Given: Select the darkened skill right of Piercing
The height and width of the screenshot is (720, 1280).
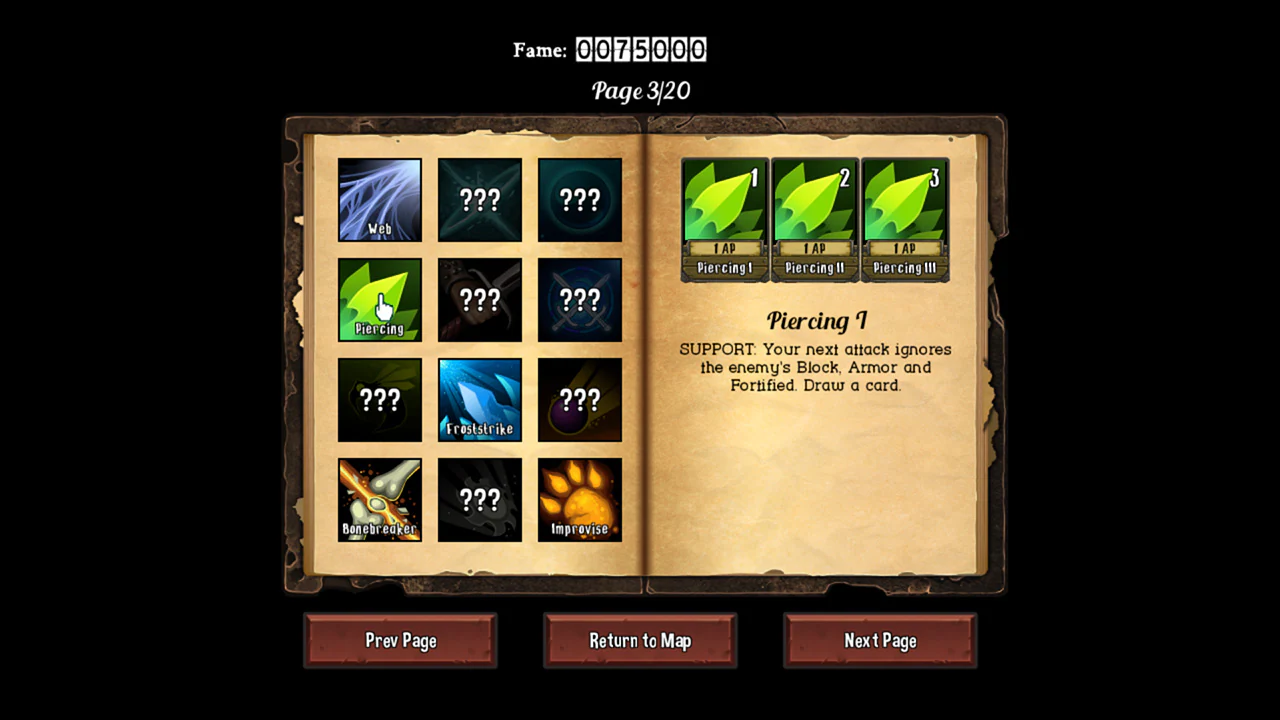Looking at the screenshot, I should [x=479, y=299].
